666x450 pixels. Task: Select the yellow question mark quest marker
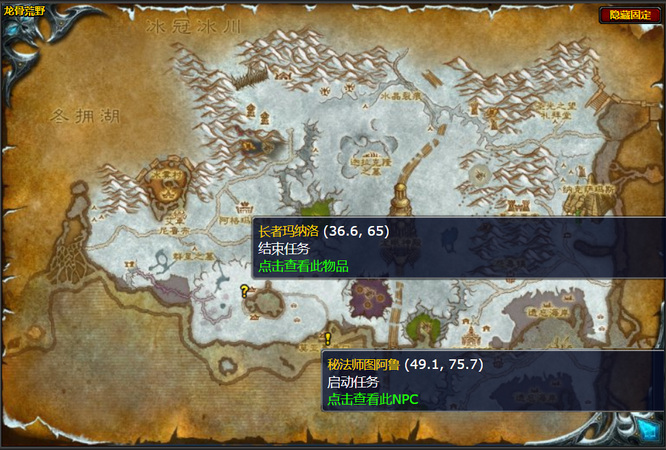click(x=244, y=291)
